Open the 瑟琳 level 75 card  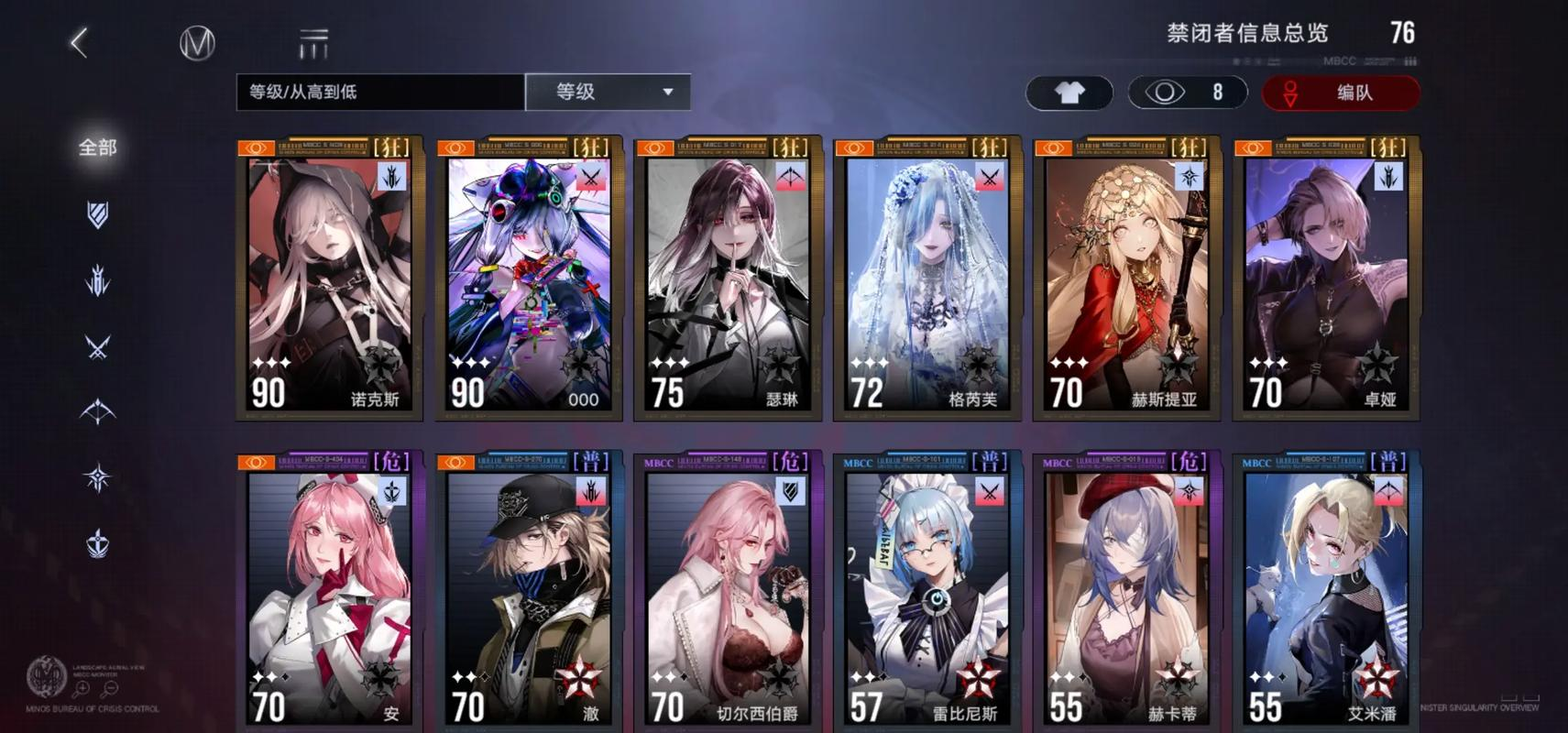728,279
